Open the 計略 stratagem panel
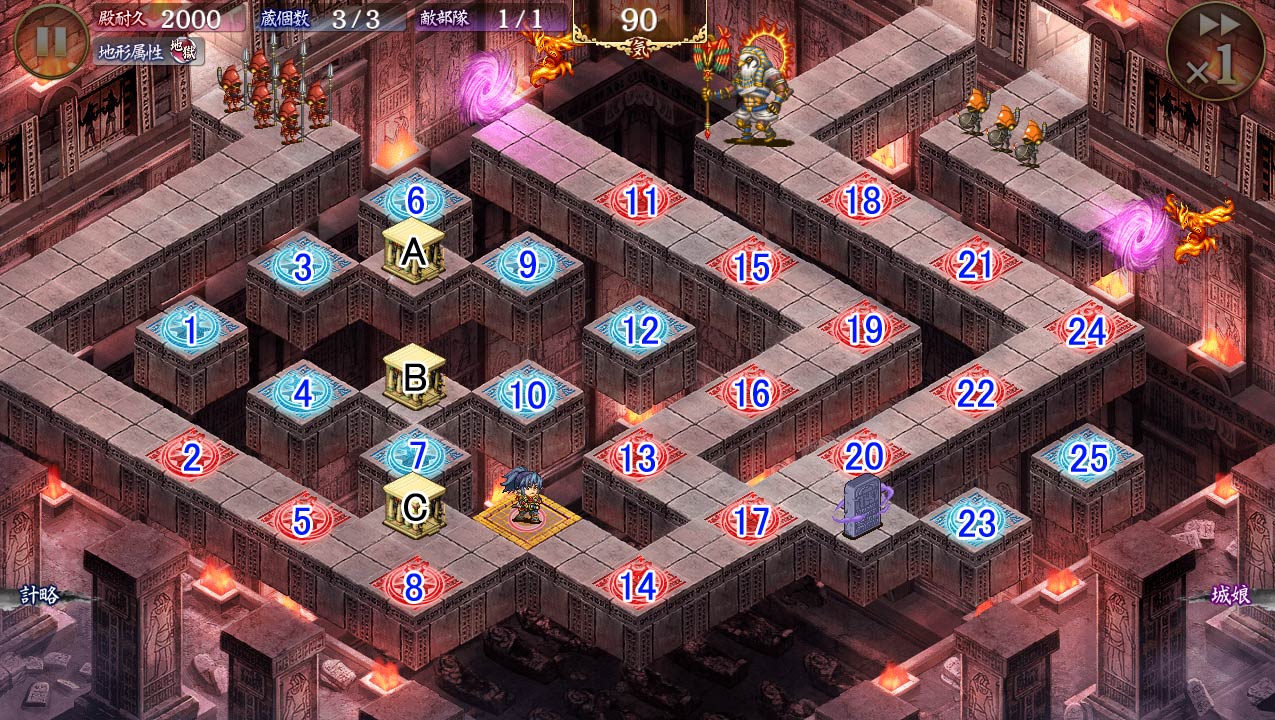This screenshot has height=720, width=1275. (x=38, y=596)
